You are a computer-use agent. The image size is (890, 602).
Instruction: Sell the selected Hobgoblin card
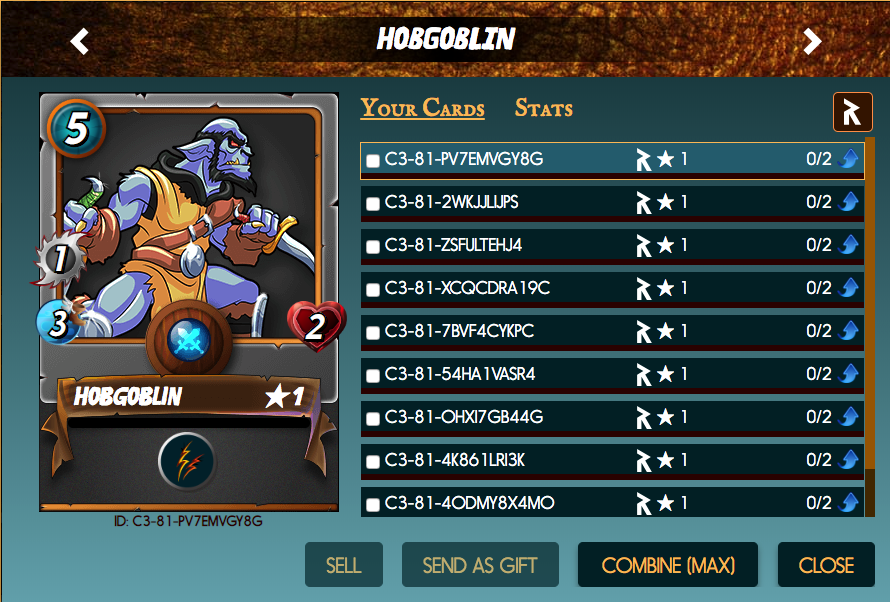343,565
